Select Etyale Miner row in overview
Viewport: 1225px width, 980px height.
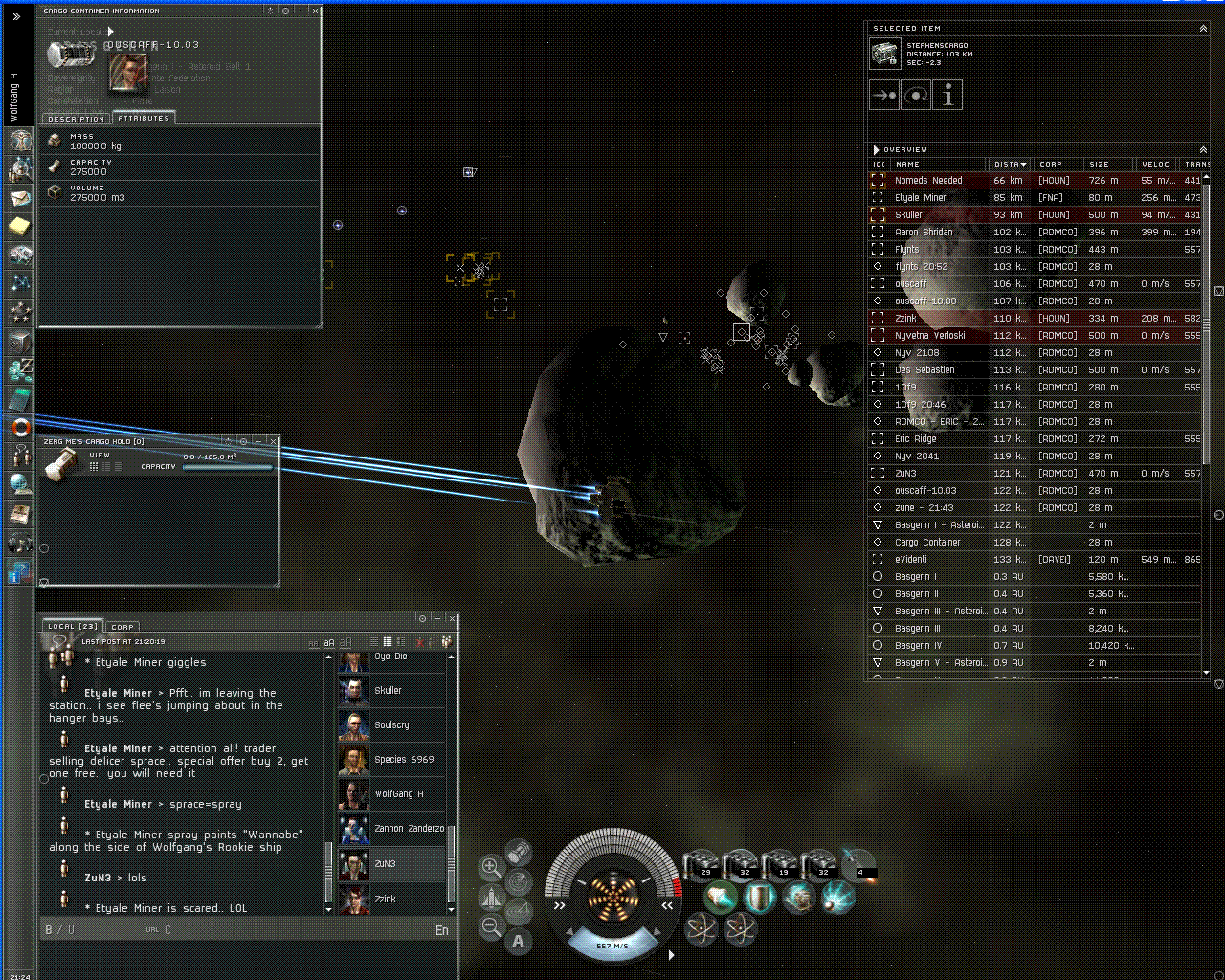(x=920, y=198)
